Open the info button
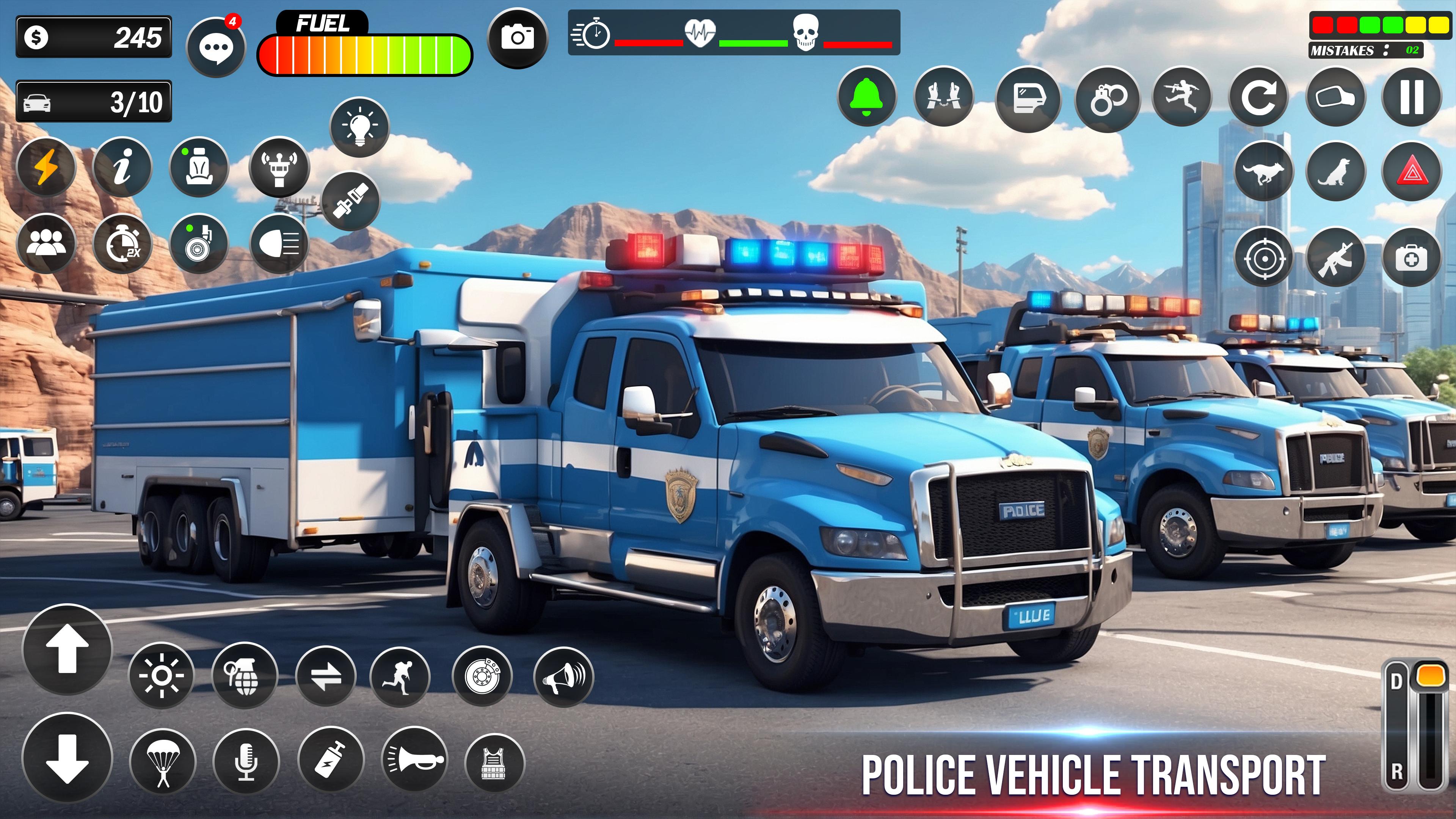Viewport: 1456px width, 819px height. [121, 167]
